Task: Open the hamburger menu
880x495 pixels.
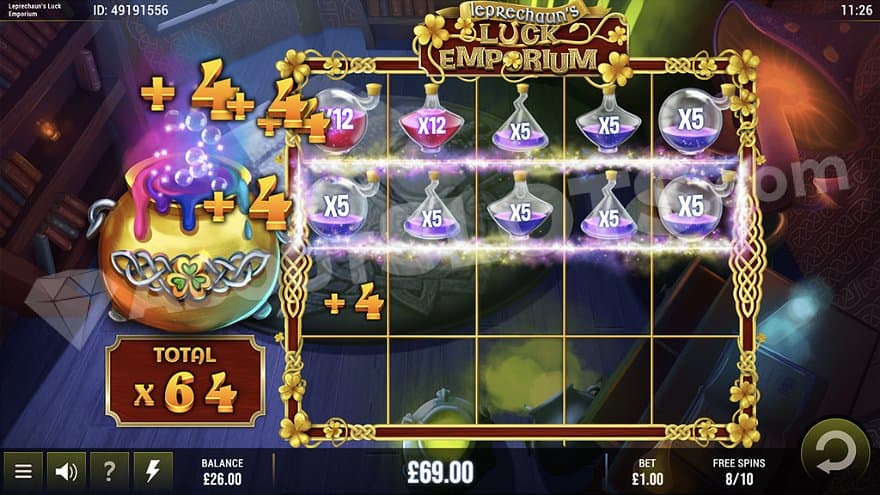Action: tap(22, 471)
